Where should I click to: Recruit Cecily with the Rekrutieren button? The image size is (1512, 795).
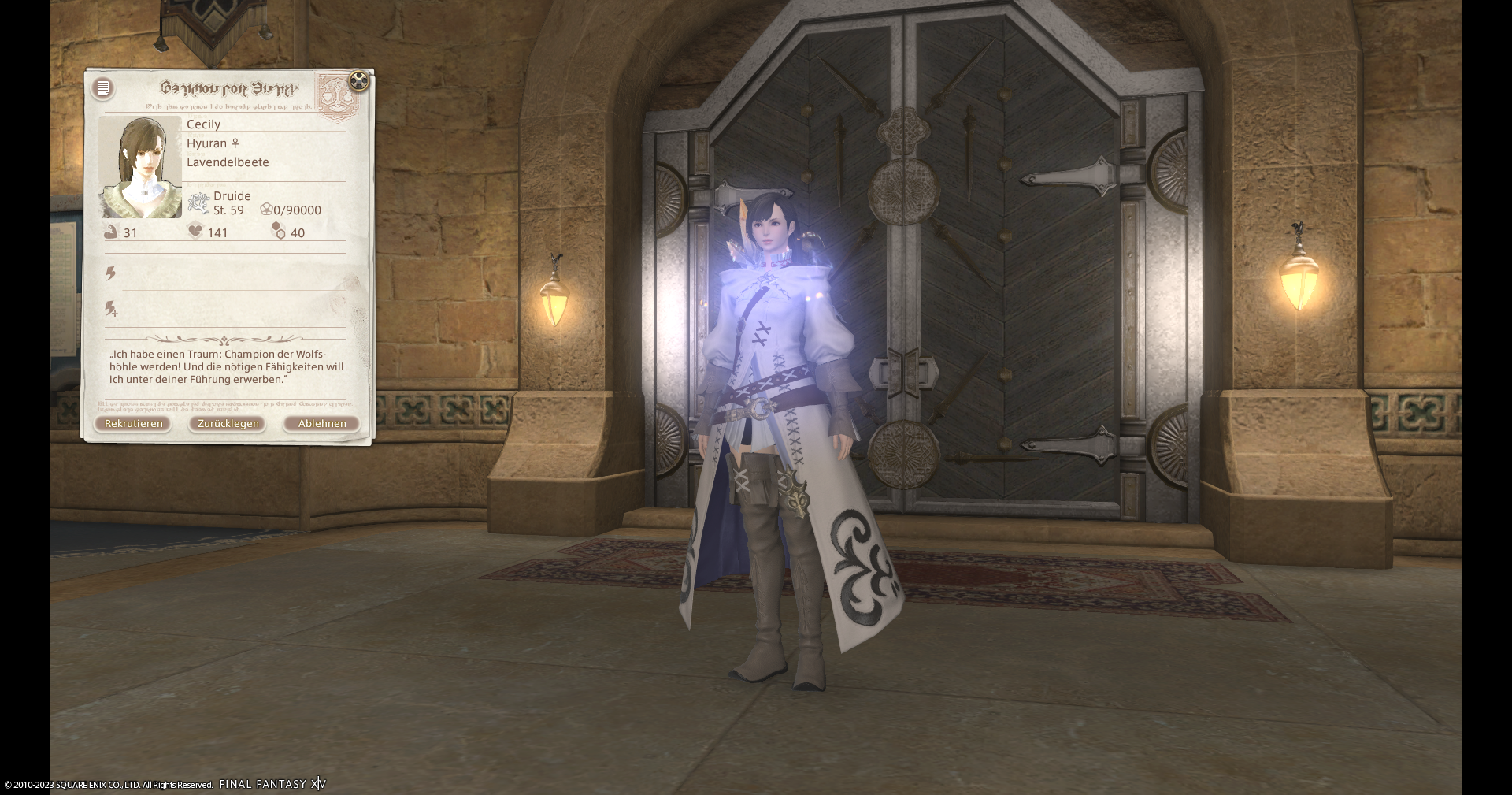point(133,424)
